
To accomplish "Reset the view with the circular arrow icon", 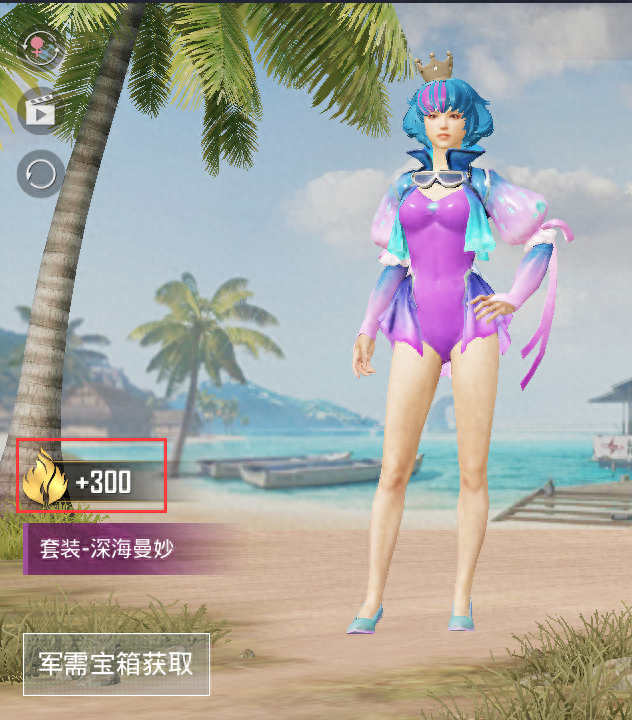I will (x=40, y=174).
